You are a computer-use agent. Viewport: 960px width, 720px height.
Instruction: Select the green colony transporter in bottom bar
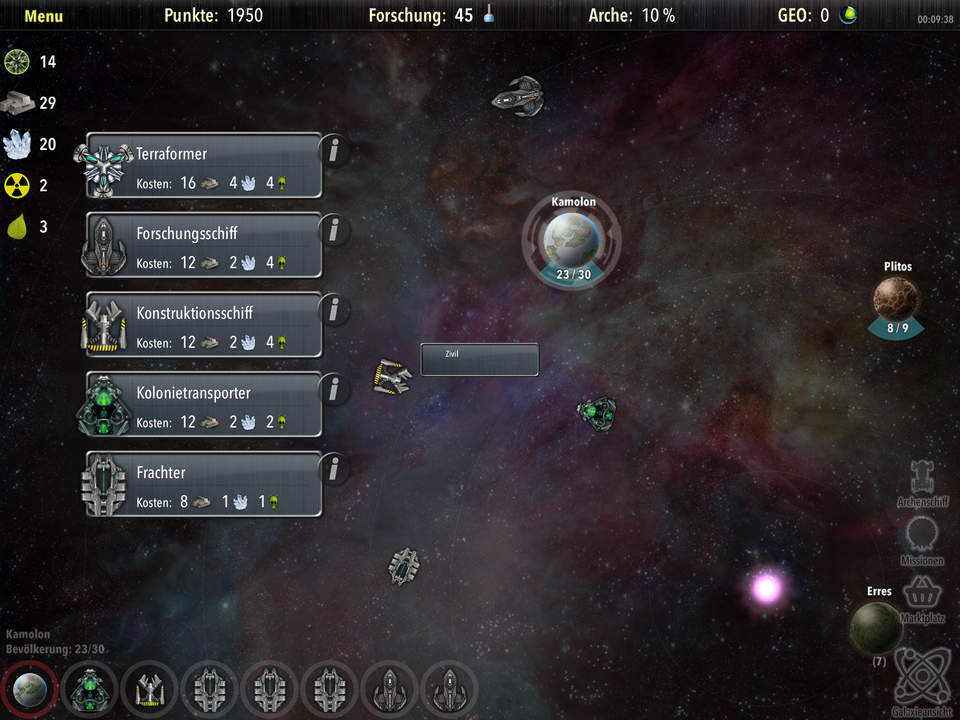point(90,689)
